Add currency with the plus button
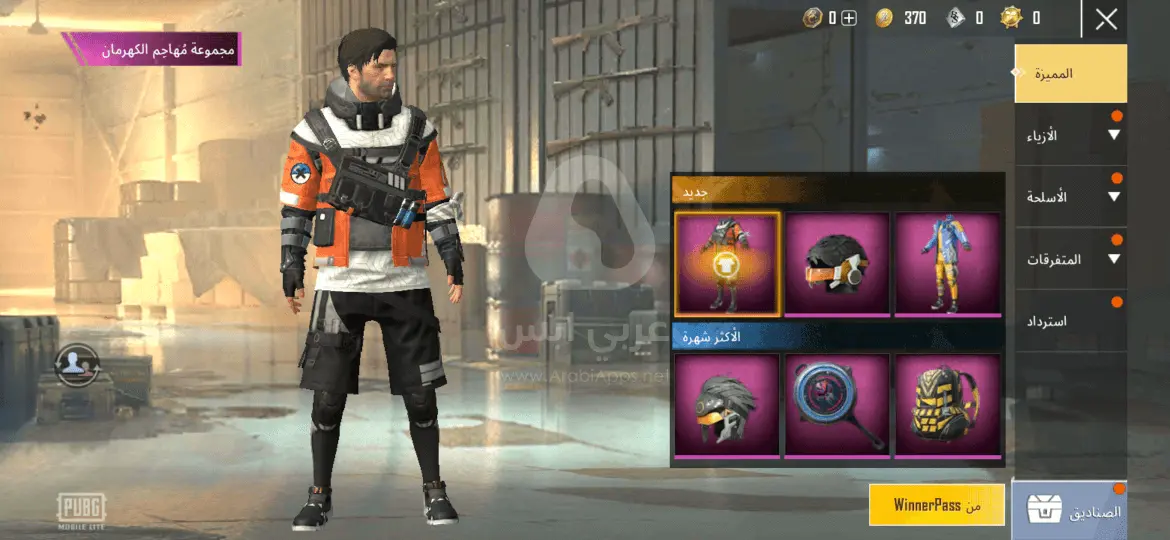 pos(848,18)
